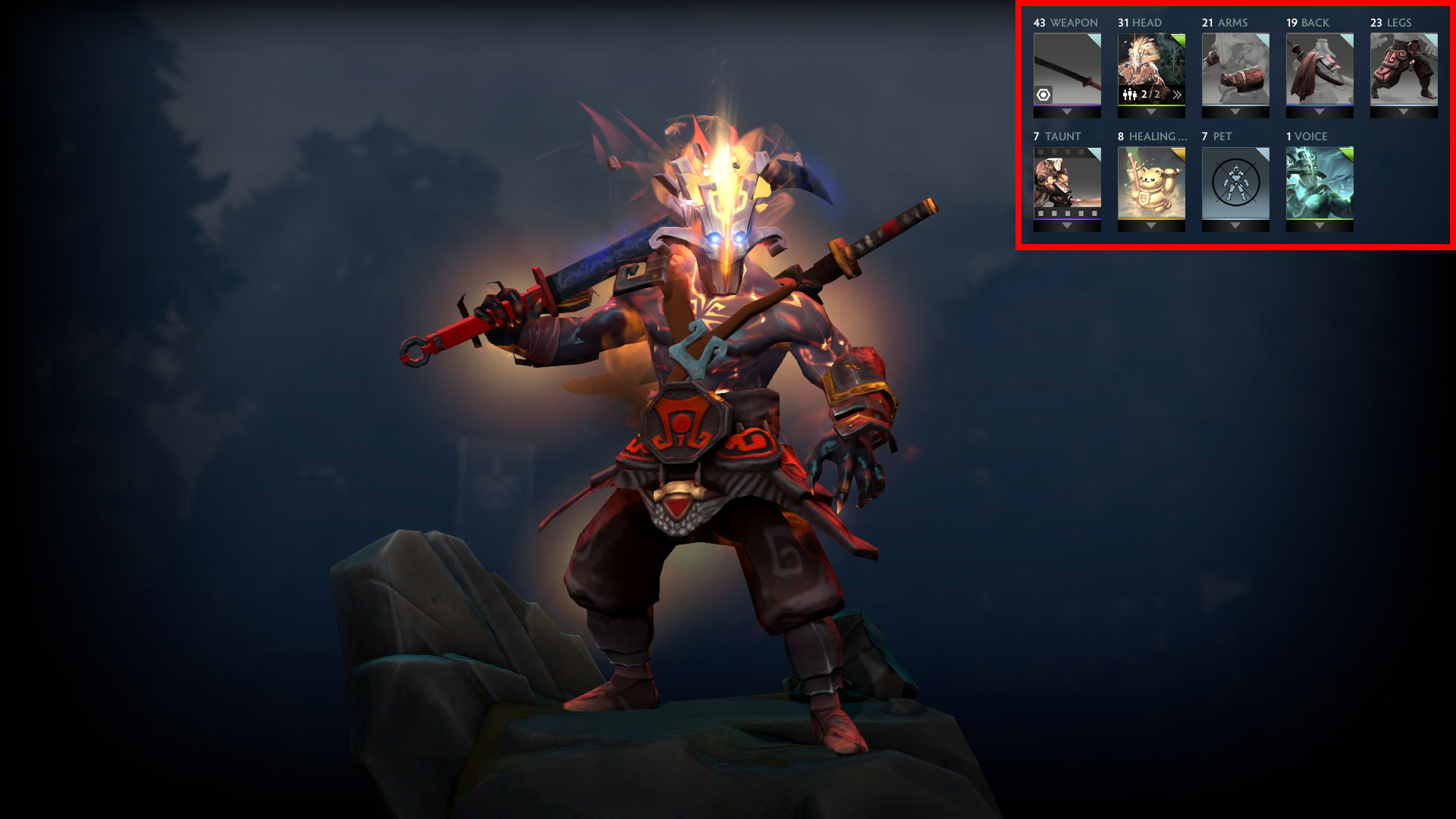Expand the Back slot dropdown

(x=1319, y=113)
